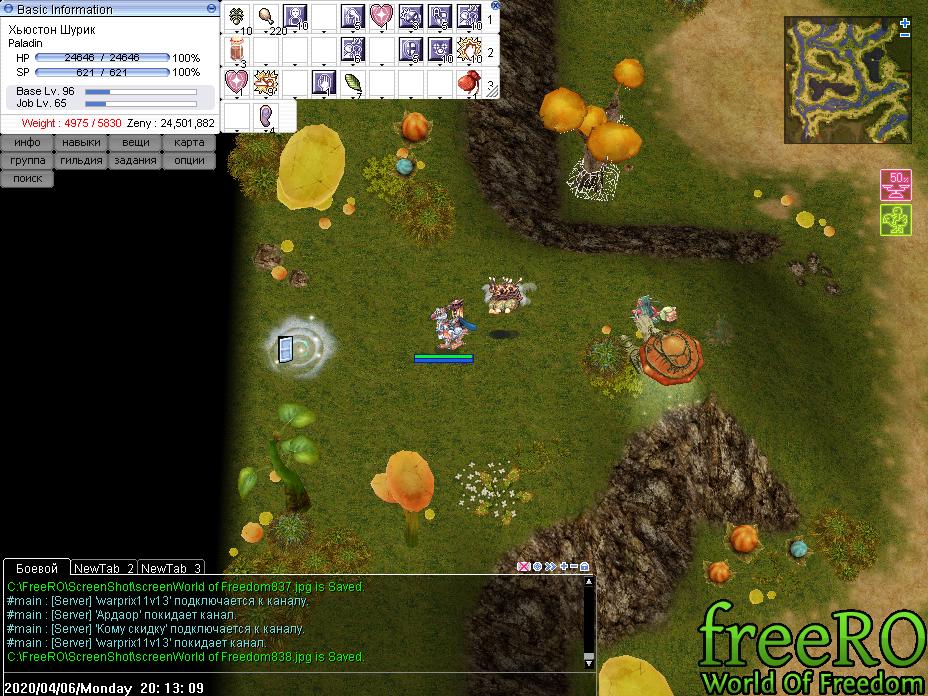Use the meat item in hotbar
Screen dimensions: 928x696
(266, 16)
